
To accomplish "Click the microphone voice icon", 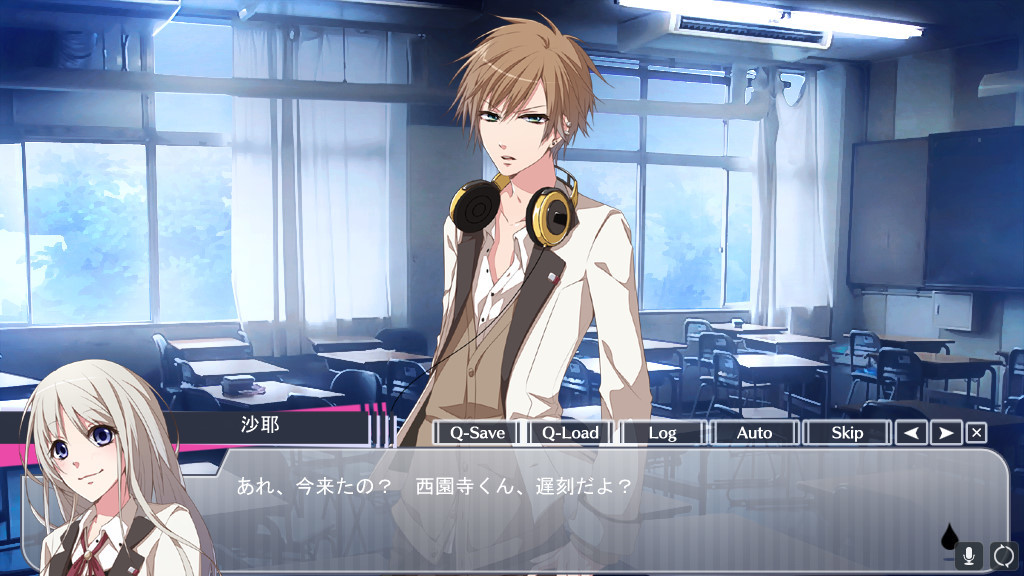I will tap(968, 555).
